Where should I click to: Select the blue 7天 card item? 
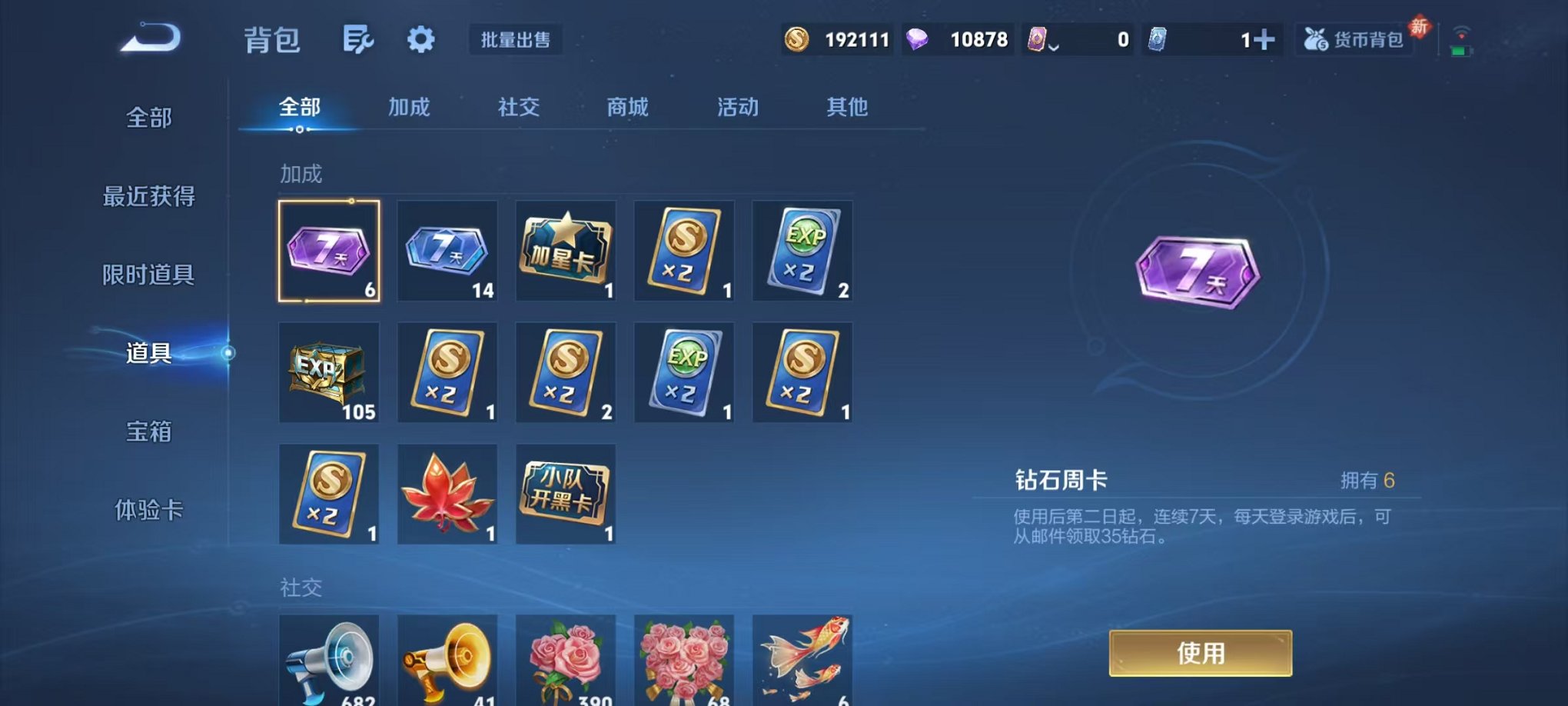pyautogui.click(x=447, y=251)
